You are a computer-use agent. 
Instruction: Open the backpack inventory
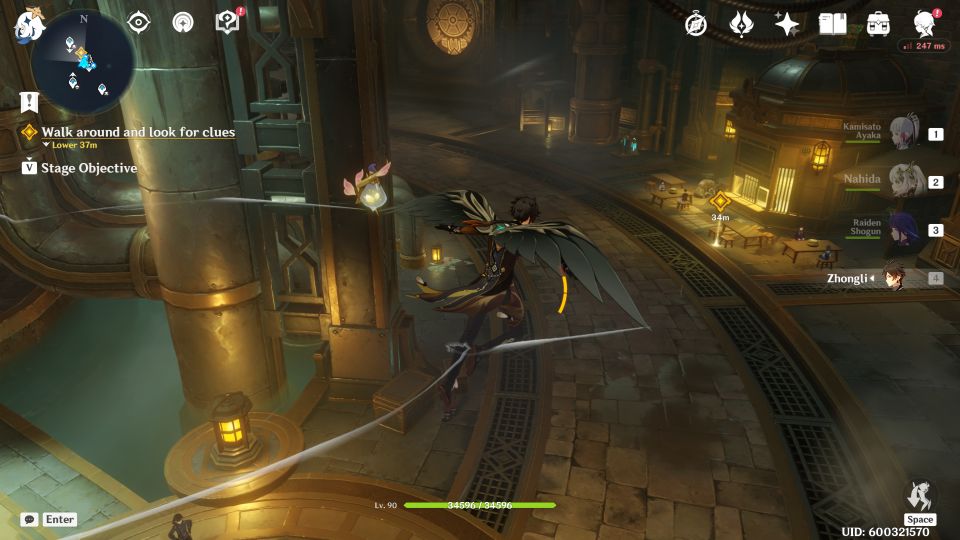(x=878, y=24)
